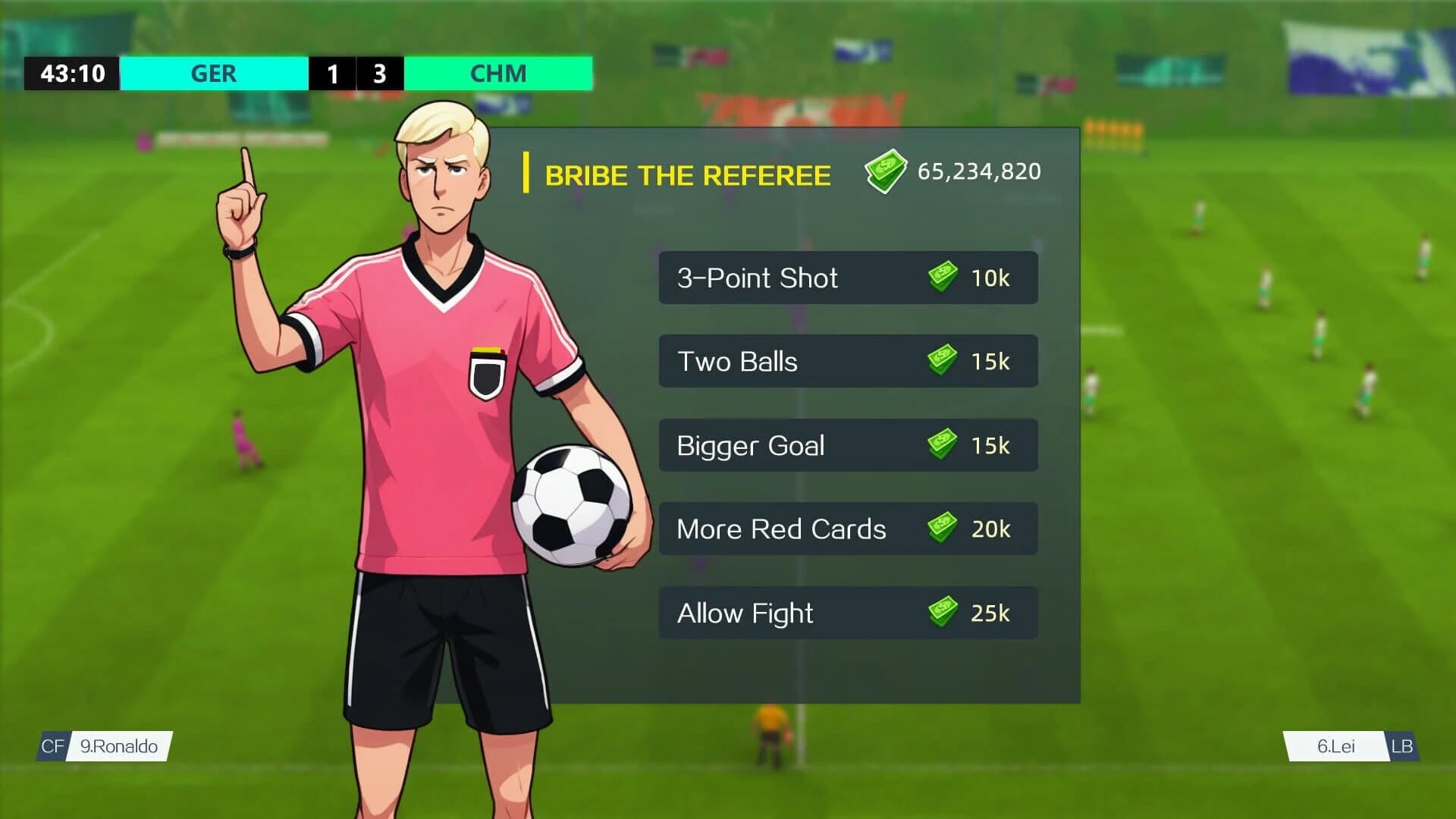Click the 43:10 match timer
This screenshot has height=819, width=1456.
tap(73, 74)
